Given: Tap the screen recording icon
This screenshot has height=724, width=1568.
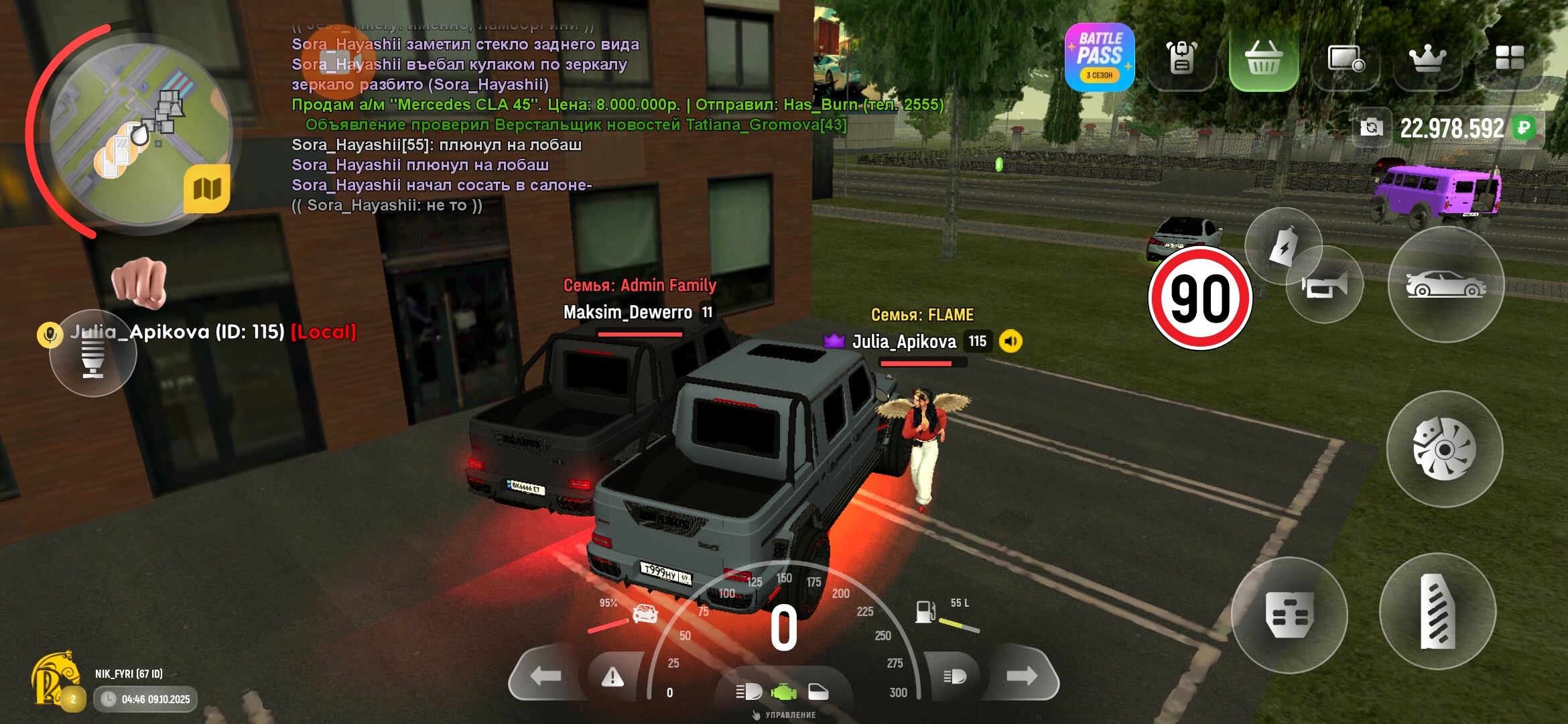Looking at the screenshot, I should pos(1346,59).
